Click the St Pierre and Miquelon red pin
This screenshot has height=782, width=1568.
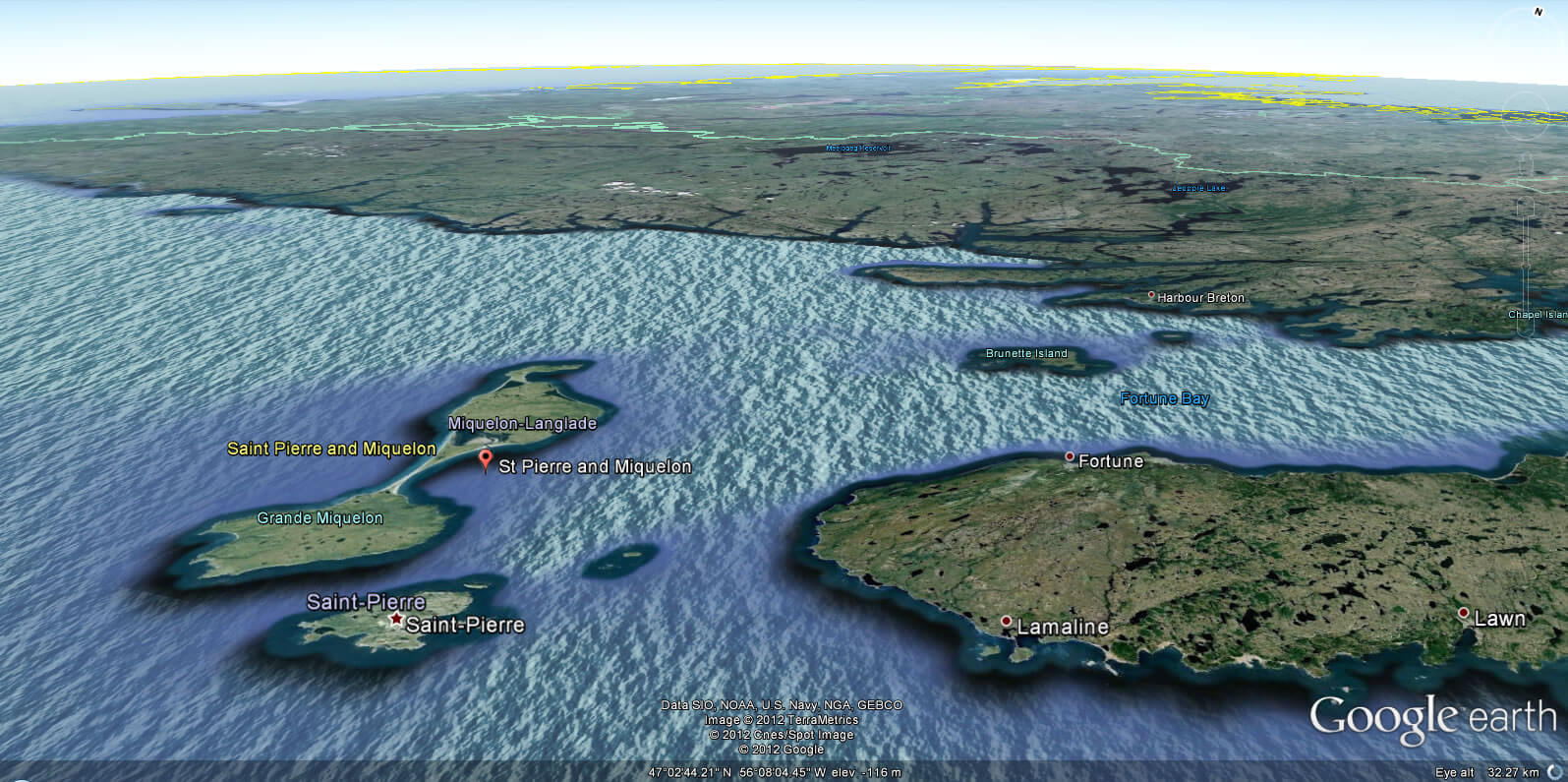(x=485, y=459)
